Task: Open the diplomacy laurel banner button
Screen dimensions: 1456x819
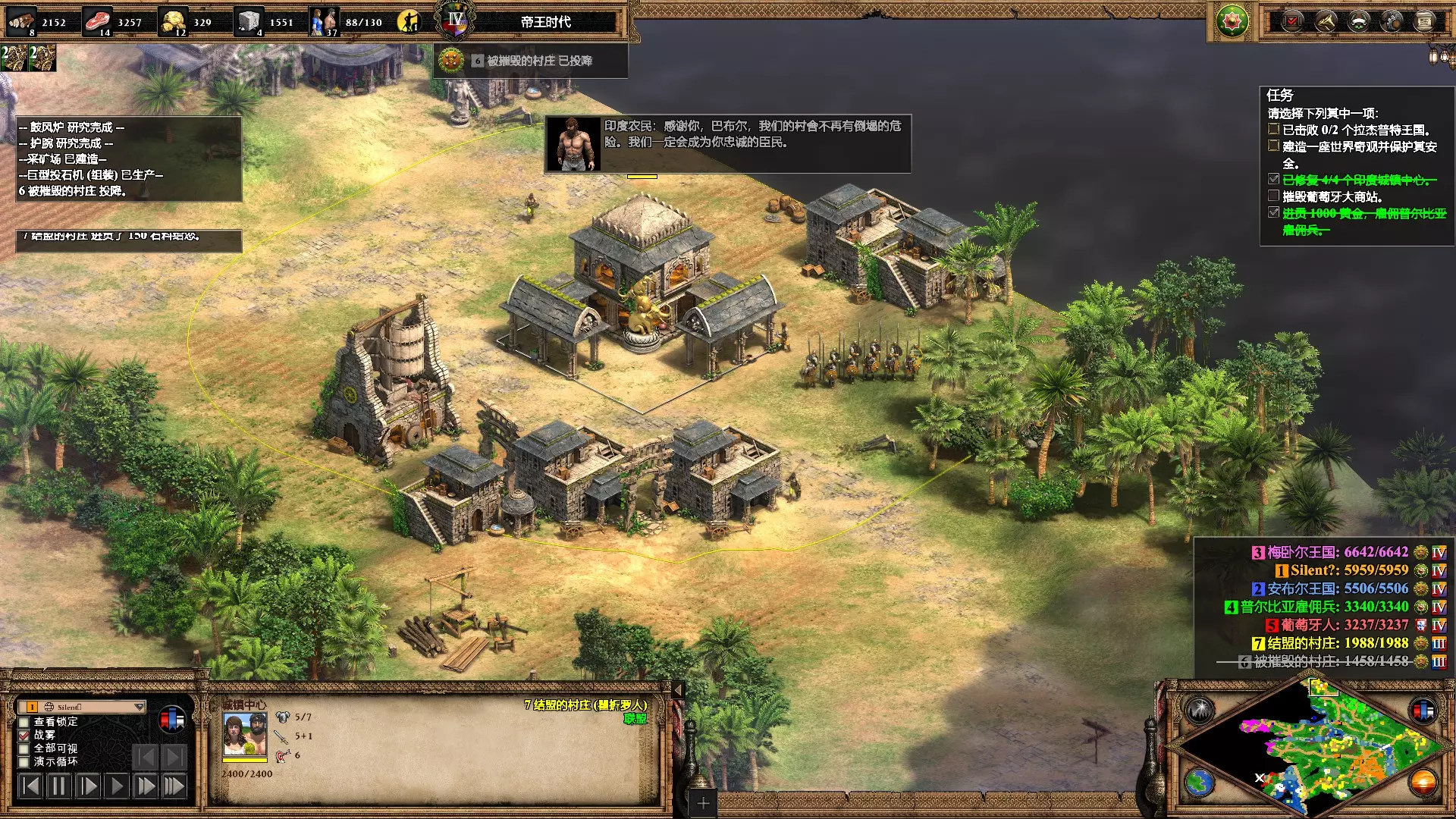Action: (1358, 21)
